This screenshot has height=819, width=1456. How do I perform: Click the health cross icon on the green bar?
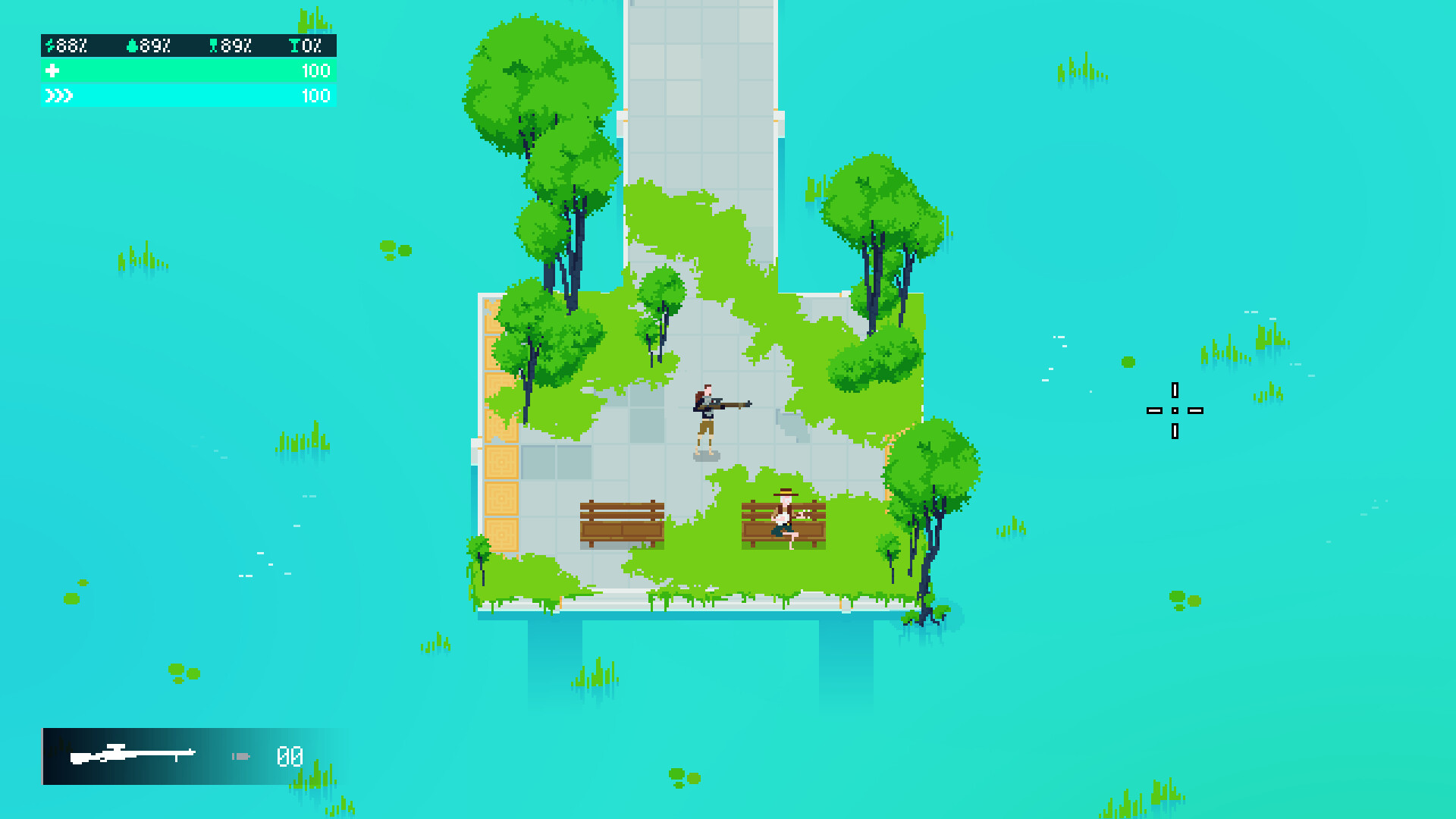pos(52,71)
